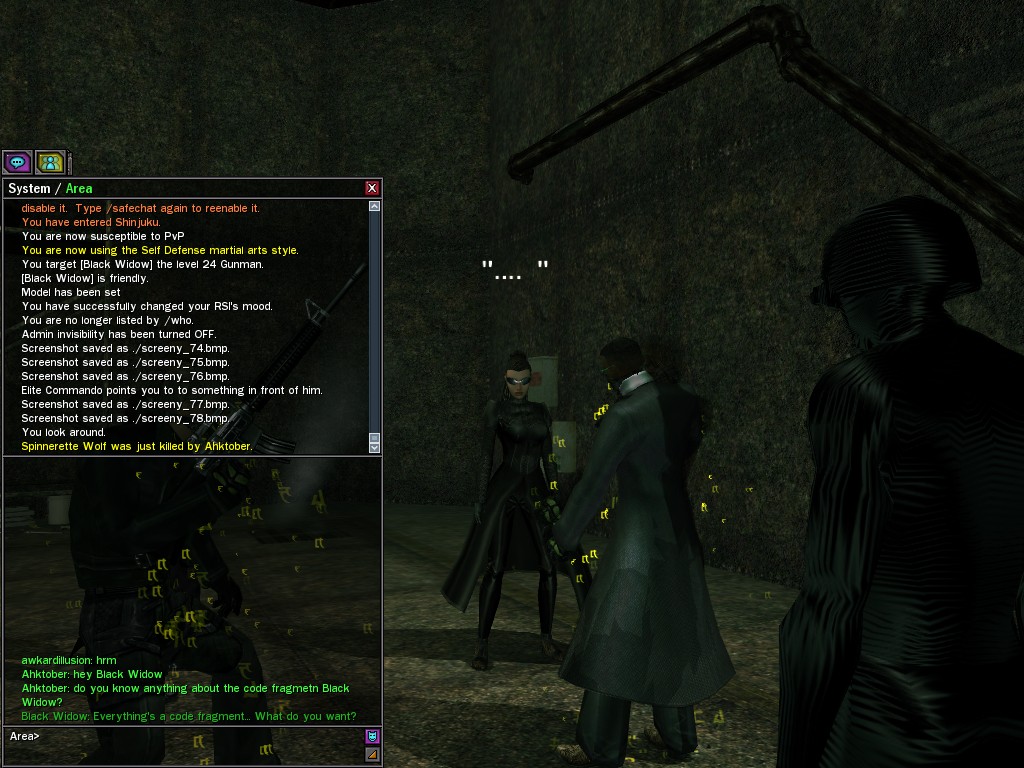1024x768 pixels.
Task: Close the System / Area chat window
Action: 372,188
